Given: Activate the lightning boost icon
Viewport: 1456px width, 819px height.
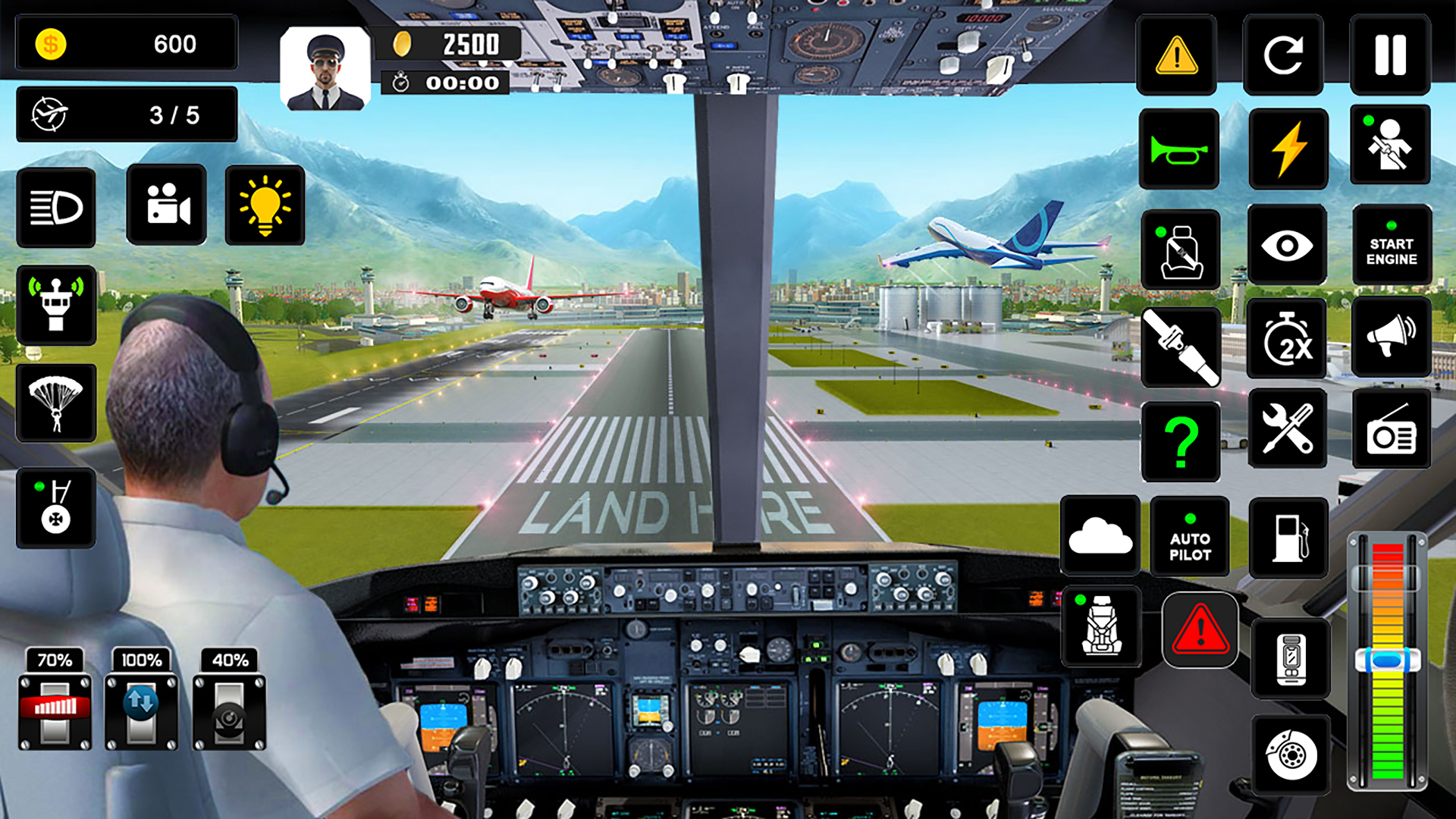Looking at the screenshot, I should tap(1288, 149).
